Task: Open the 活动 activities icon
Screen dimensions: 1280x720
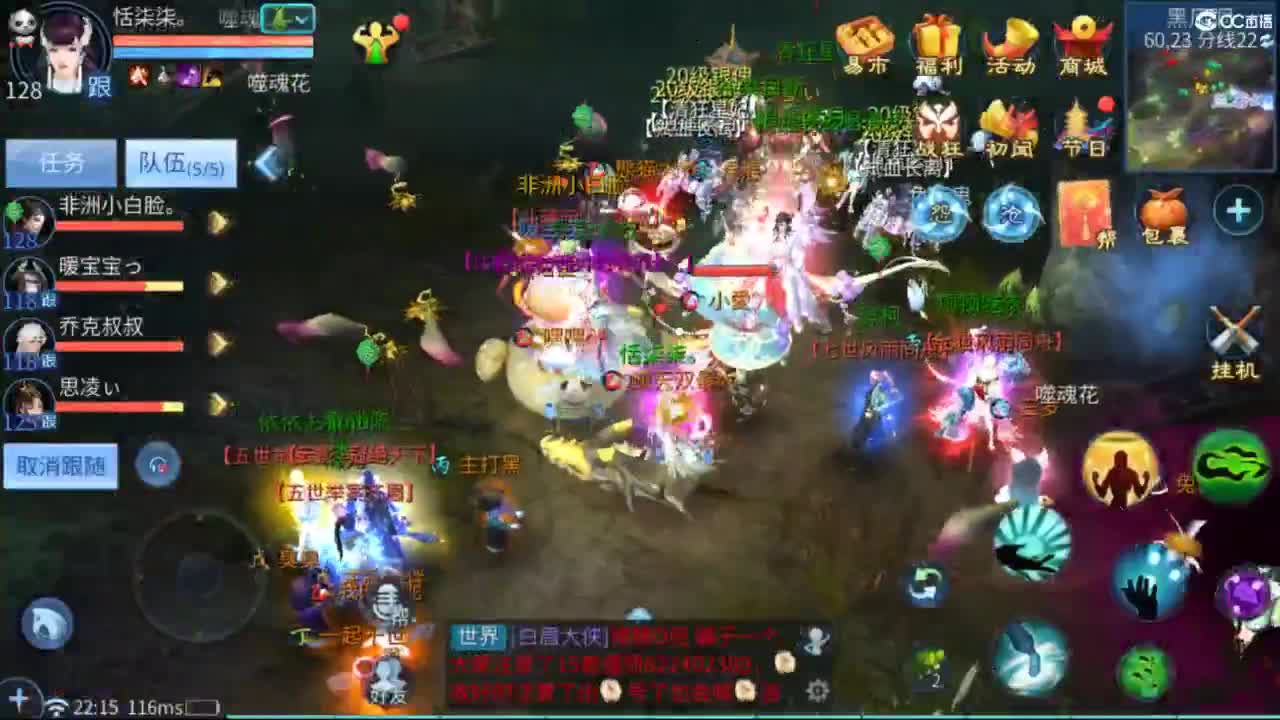Action: [x=1010, y=42]
